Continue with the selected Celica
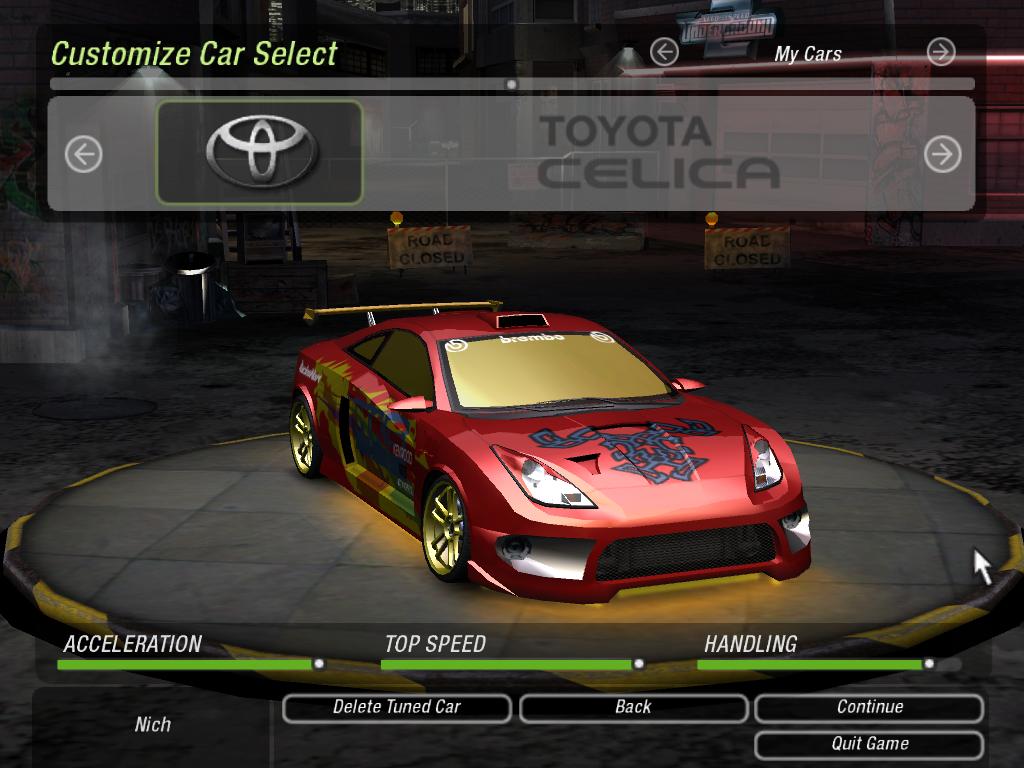The height and width of the screenshot is (768, 1024). 869,708
